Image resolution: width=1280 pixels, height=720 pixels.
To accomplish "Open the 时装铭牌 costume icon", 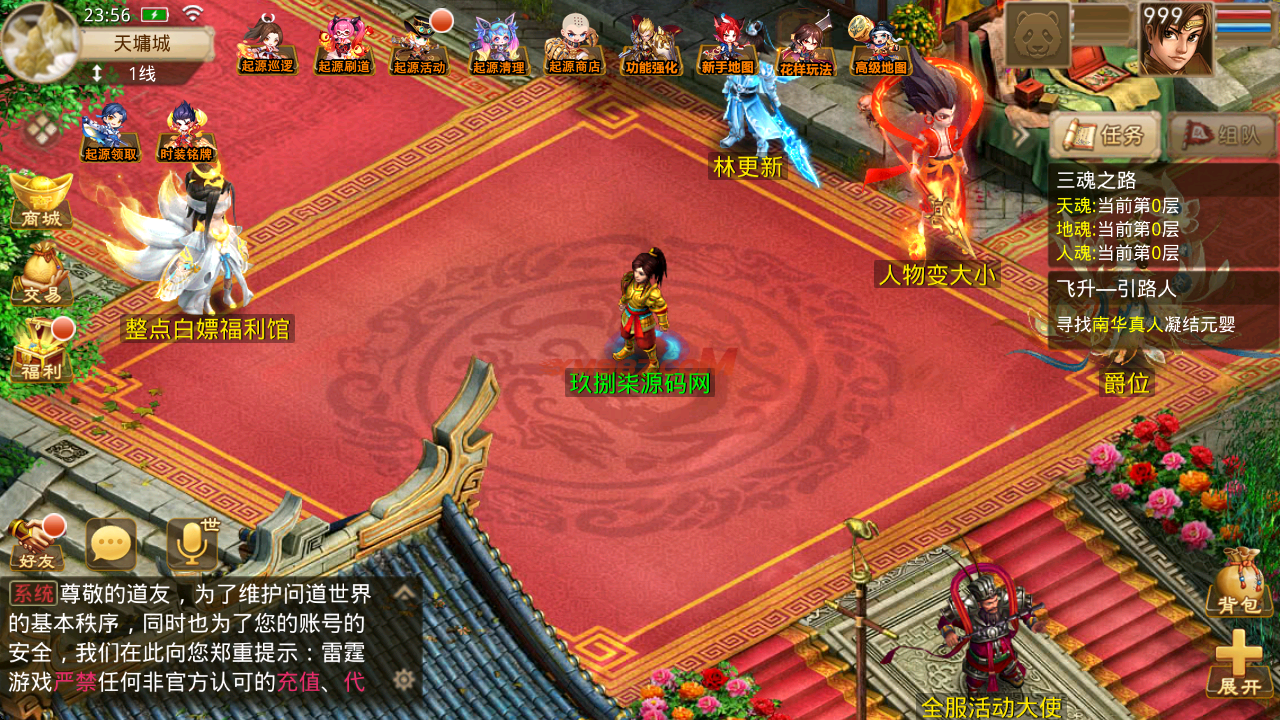I will [187, 132].
